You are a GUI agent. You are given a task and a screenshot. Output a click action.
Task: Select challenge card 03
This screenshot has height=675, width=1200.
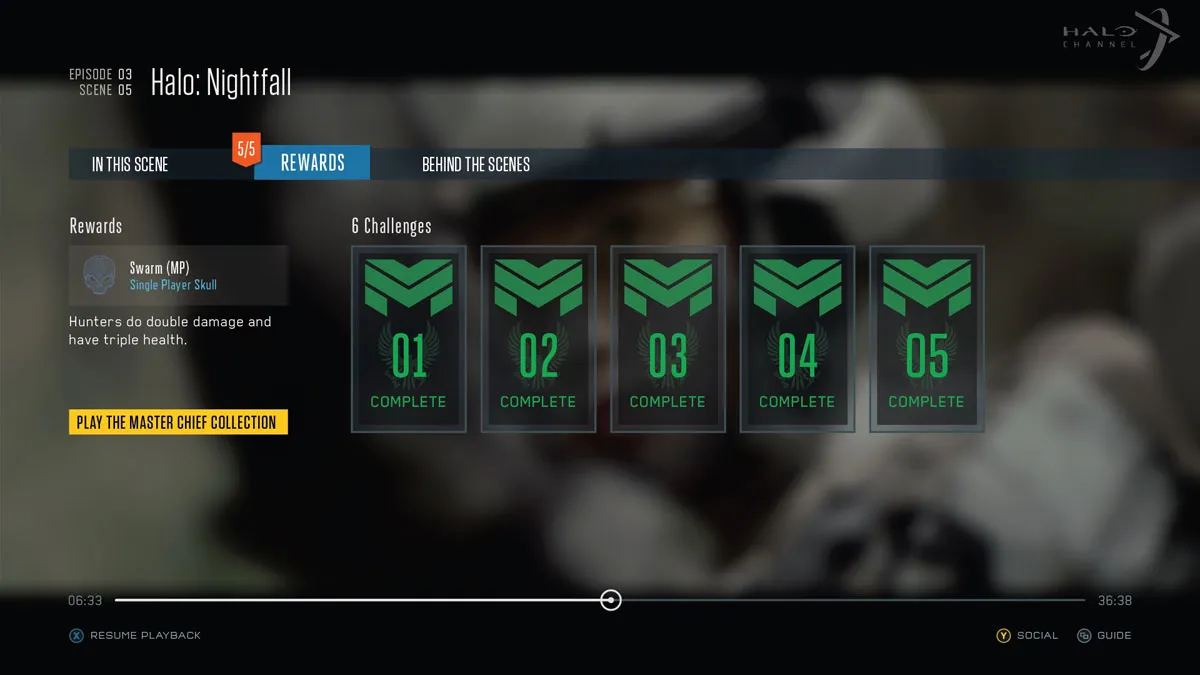[x=668, y=339]
